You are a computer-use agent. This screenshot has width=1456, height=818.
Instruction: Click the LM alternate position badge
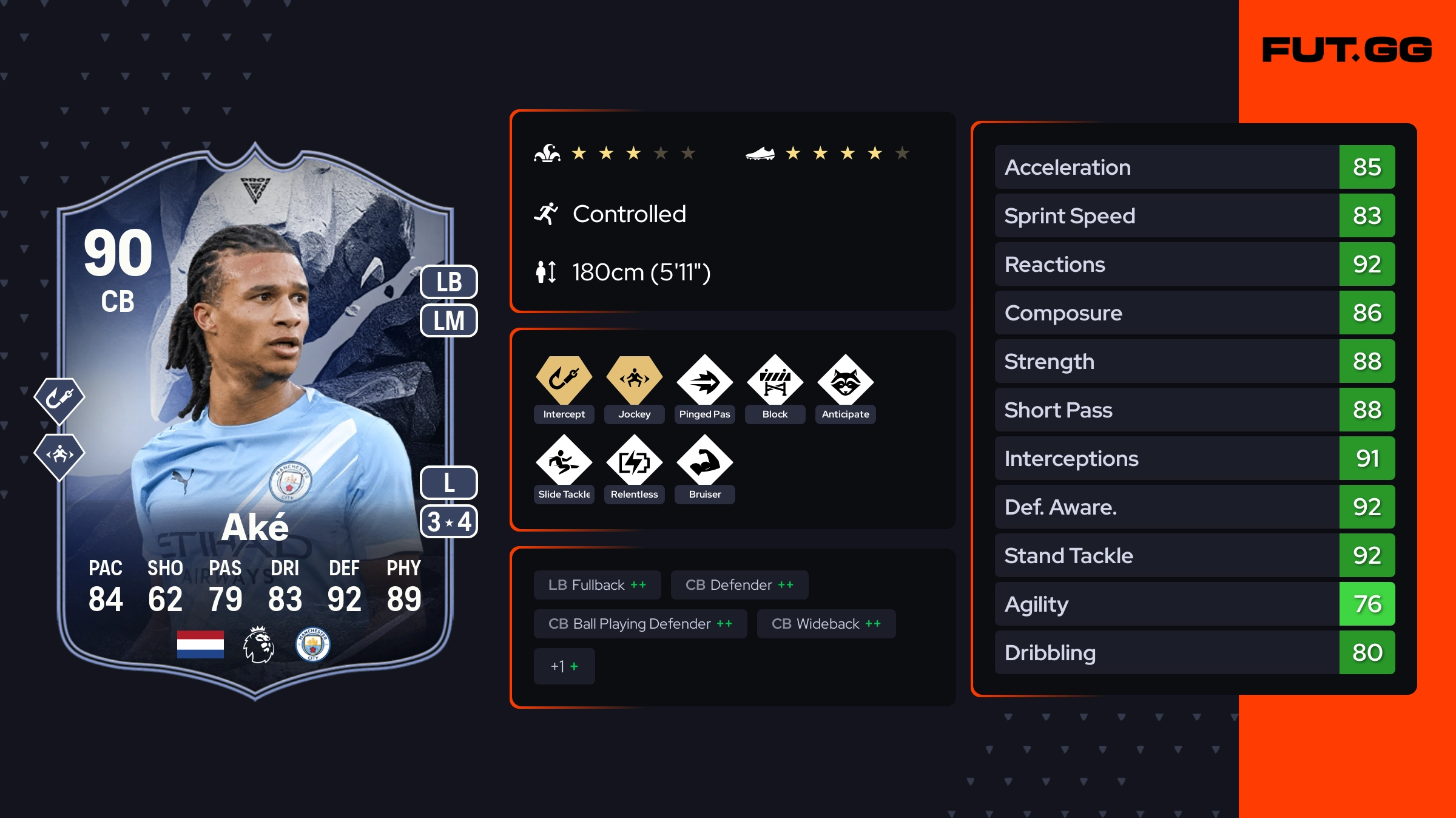(449, 320)
